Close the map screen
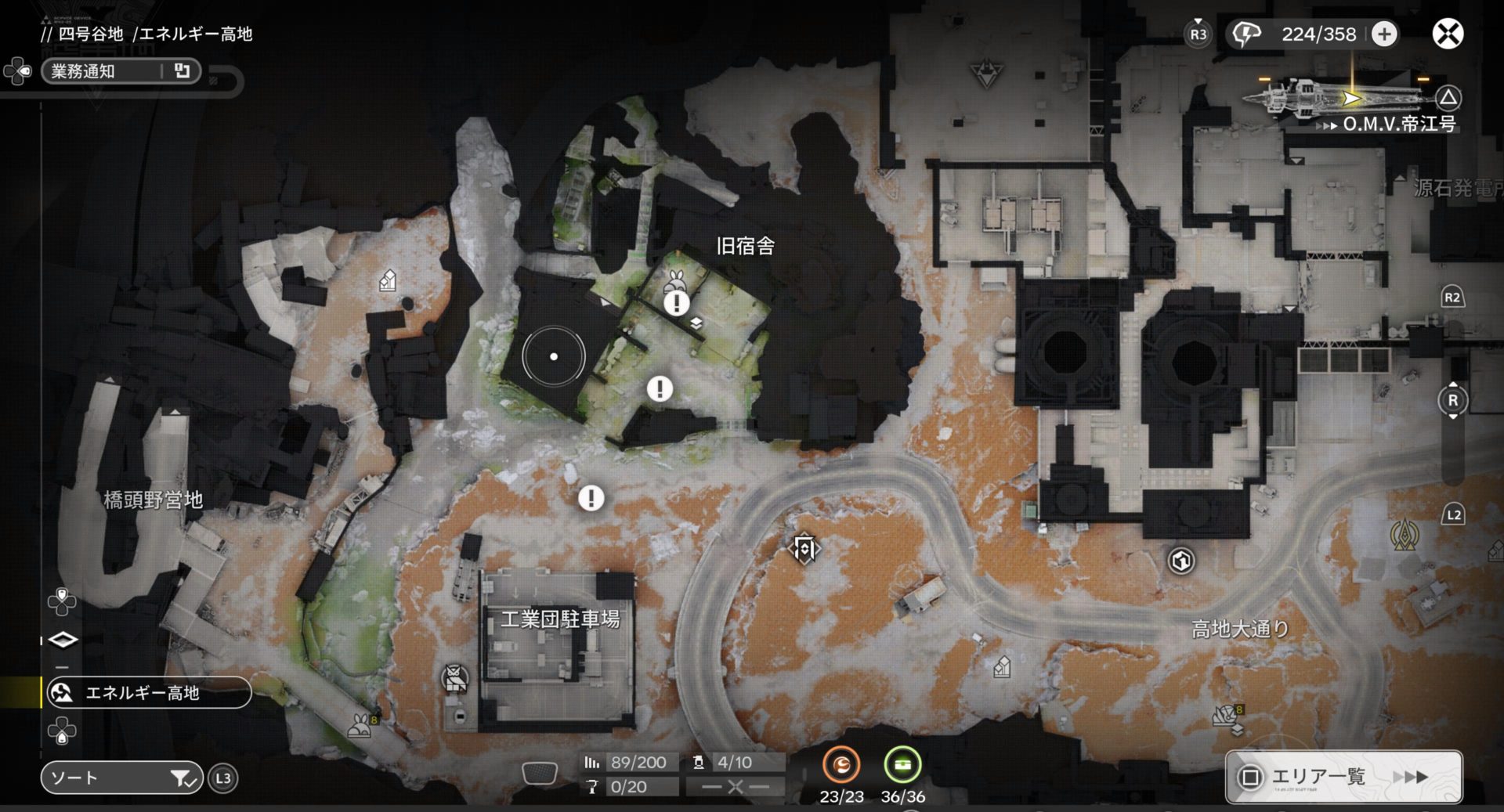This screenshot has height=812, width=1504. tap(1448, 34)
